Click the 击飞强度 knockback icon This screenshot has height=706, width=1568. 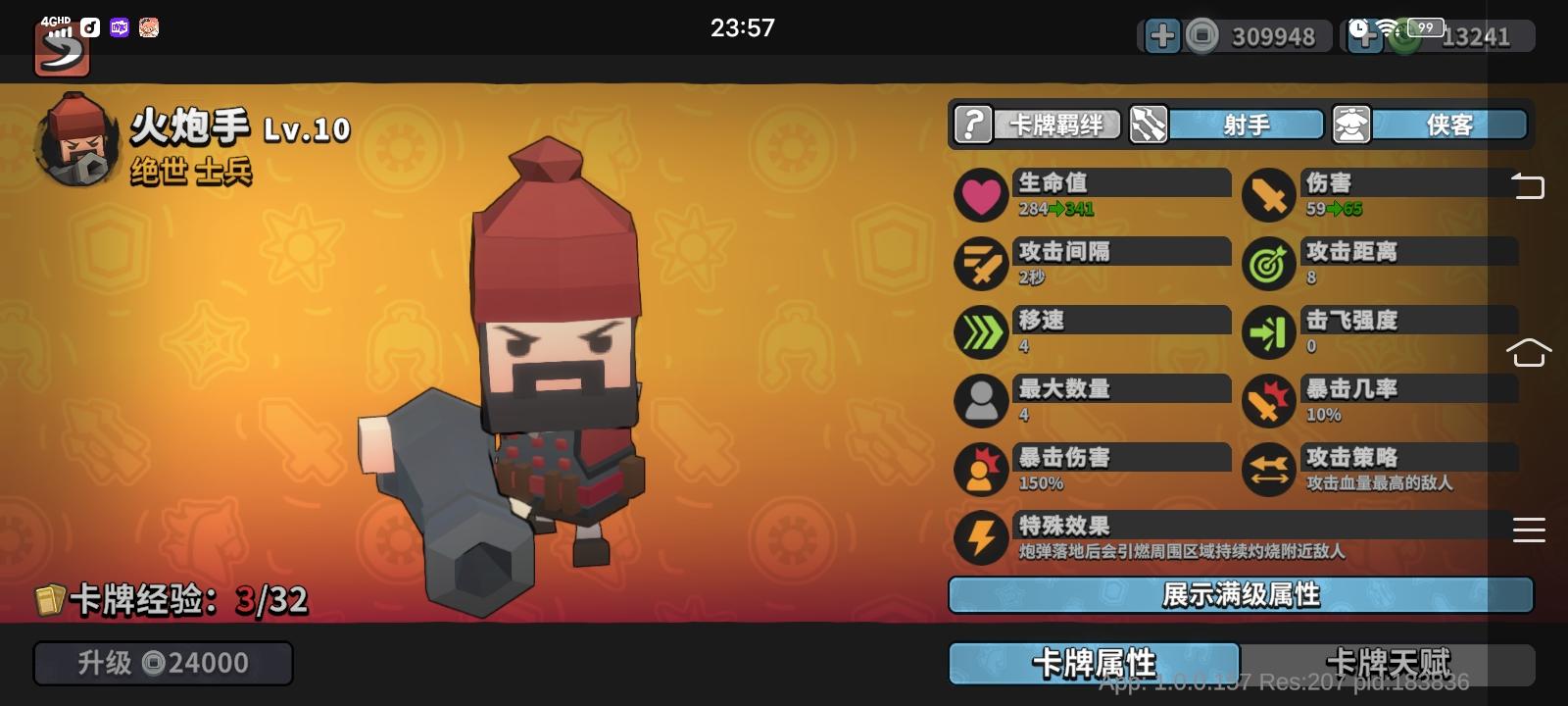click(x=1268, y=331)
